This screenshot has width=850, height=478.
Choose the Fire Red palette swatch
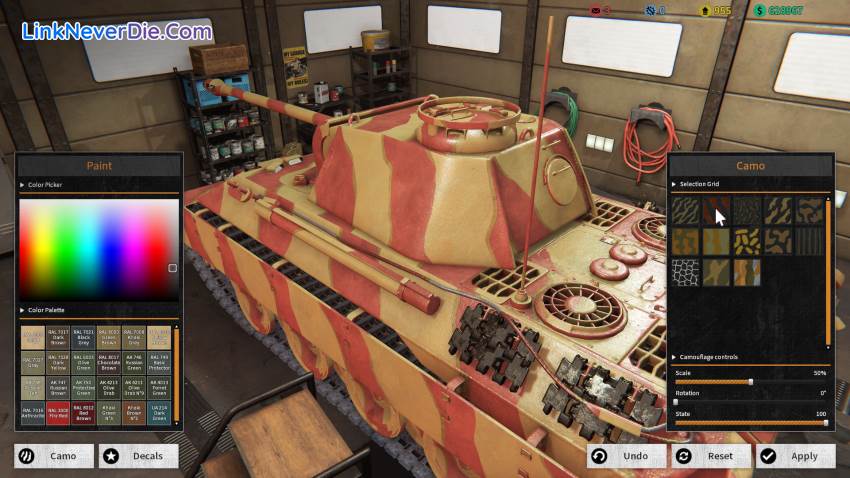pos(58,413)
